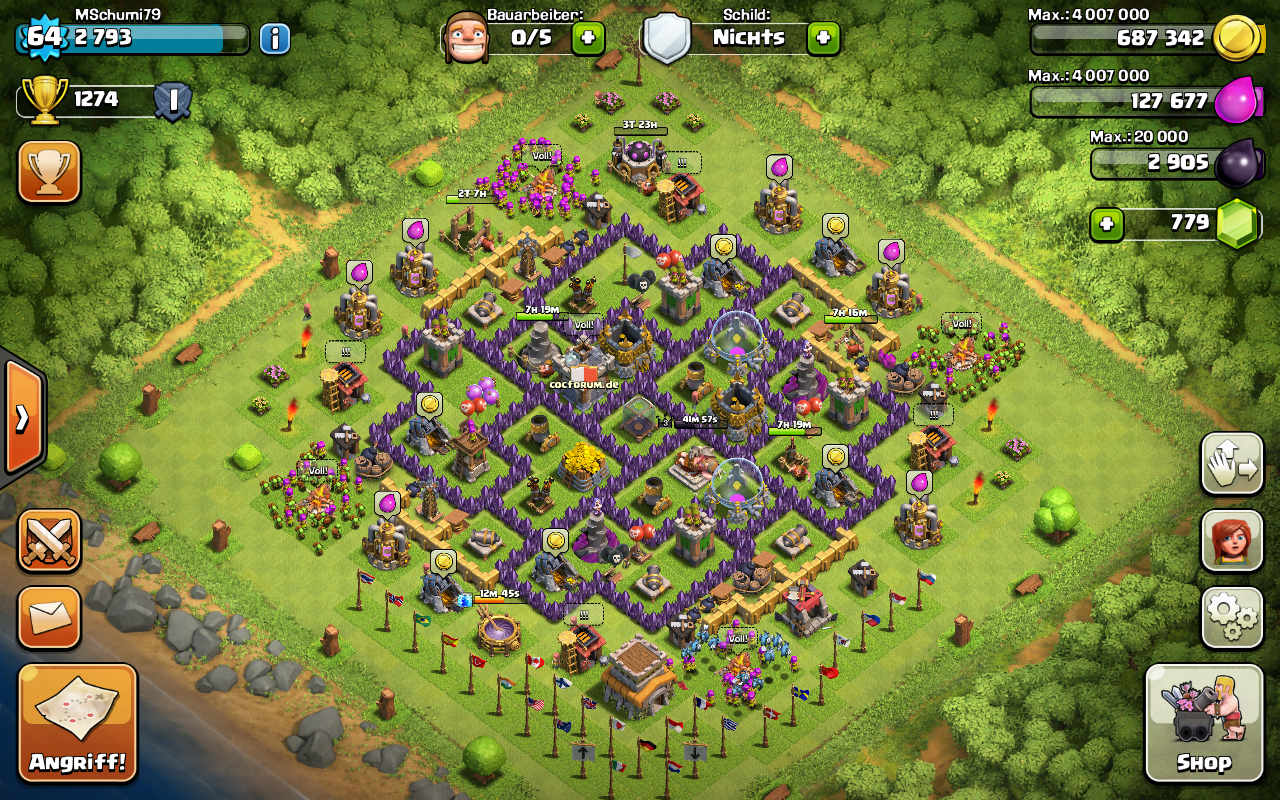Open the trophy achievements button
1280x800 pixels.
click(x=48, y=171)
